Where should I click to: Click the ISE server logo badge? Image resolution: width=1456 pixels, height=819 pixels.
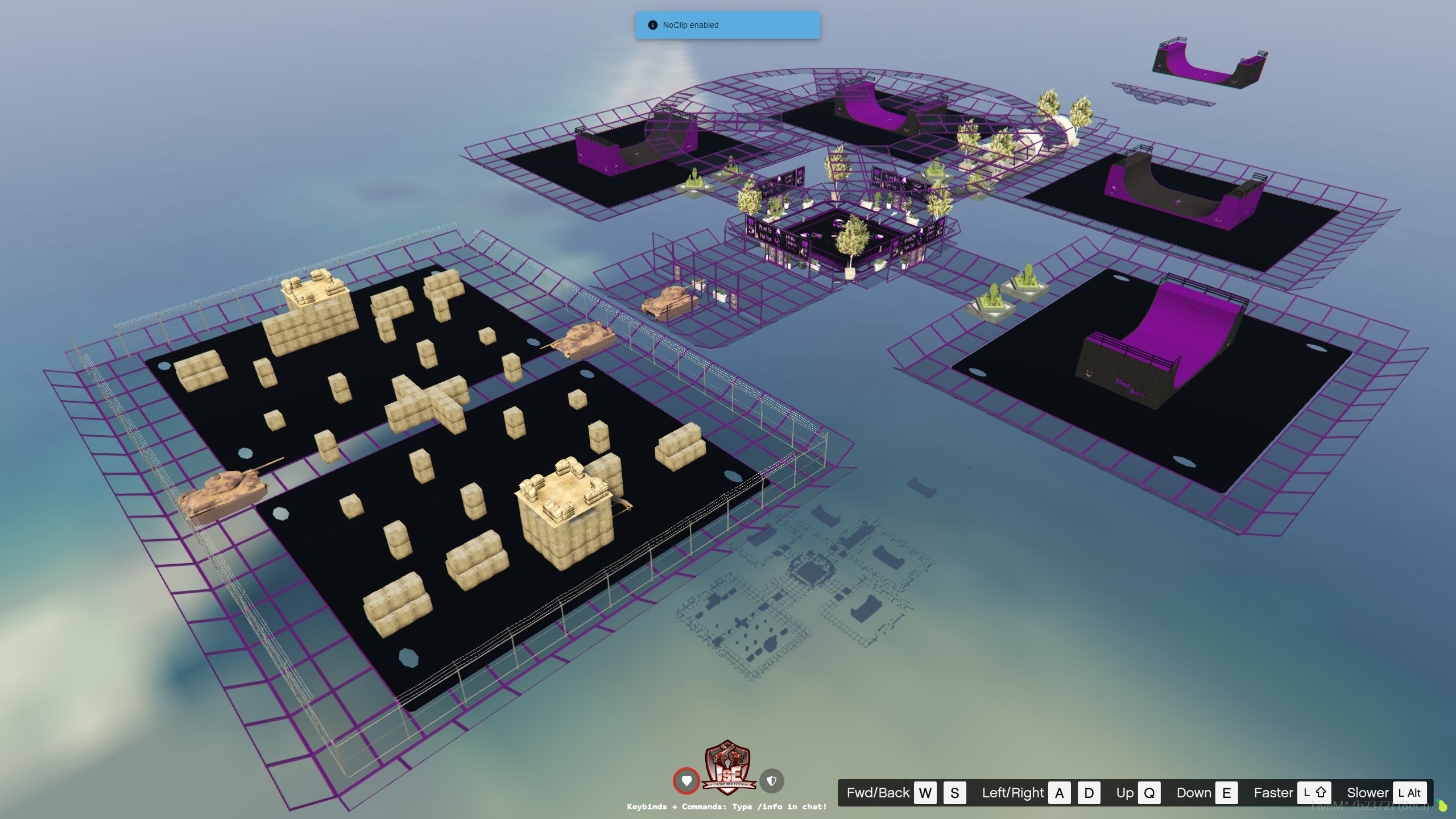[729, 768]
